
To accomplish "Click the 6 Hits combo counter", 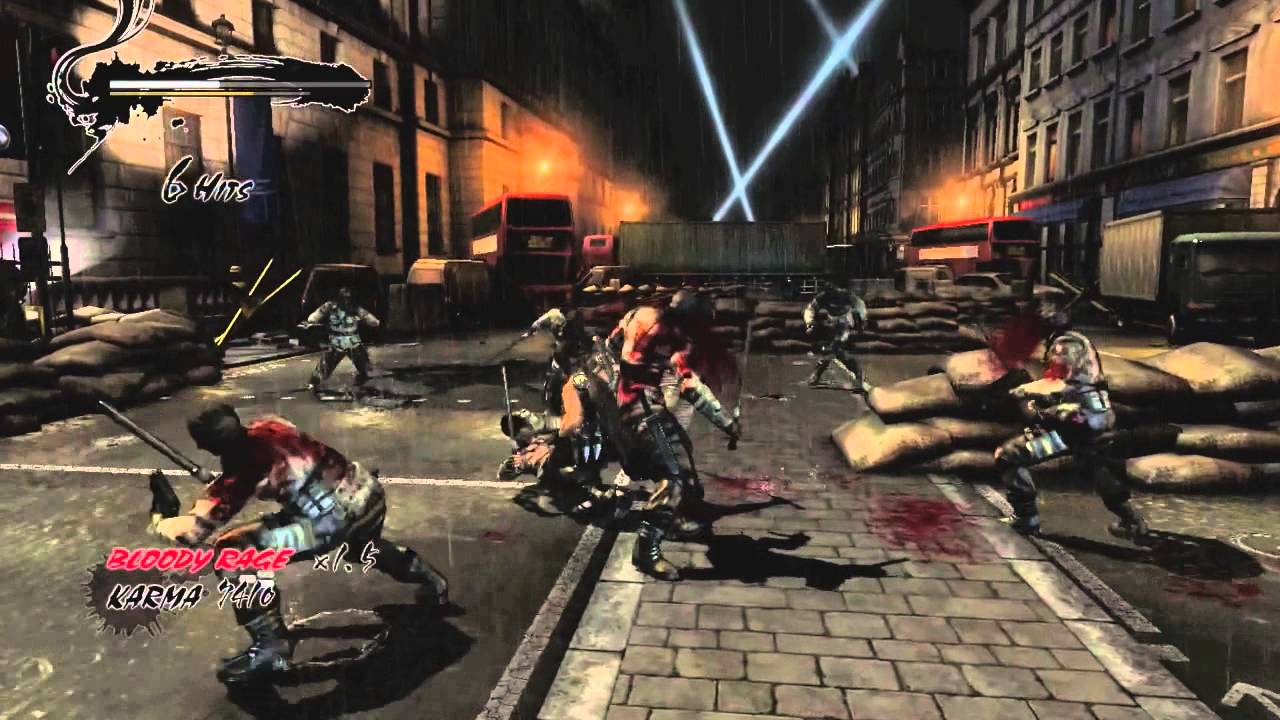I will coord(205,185).
